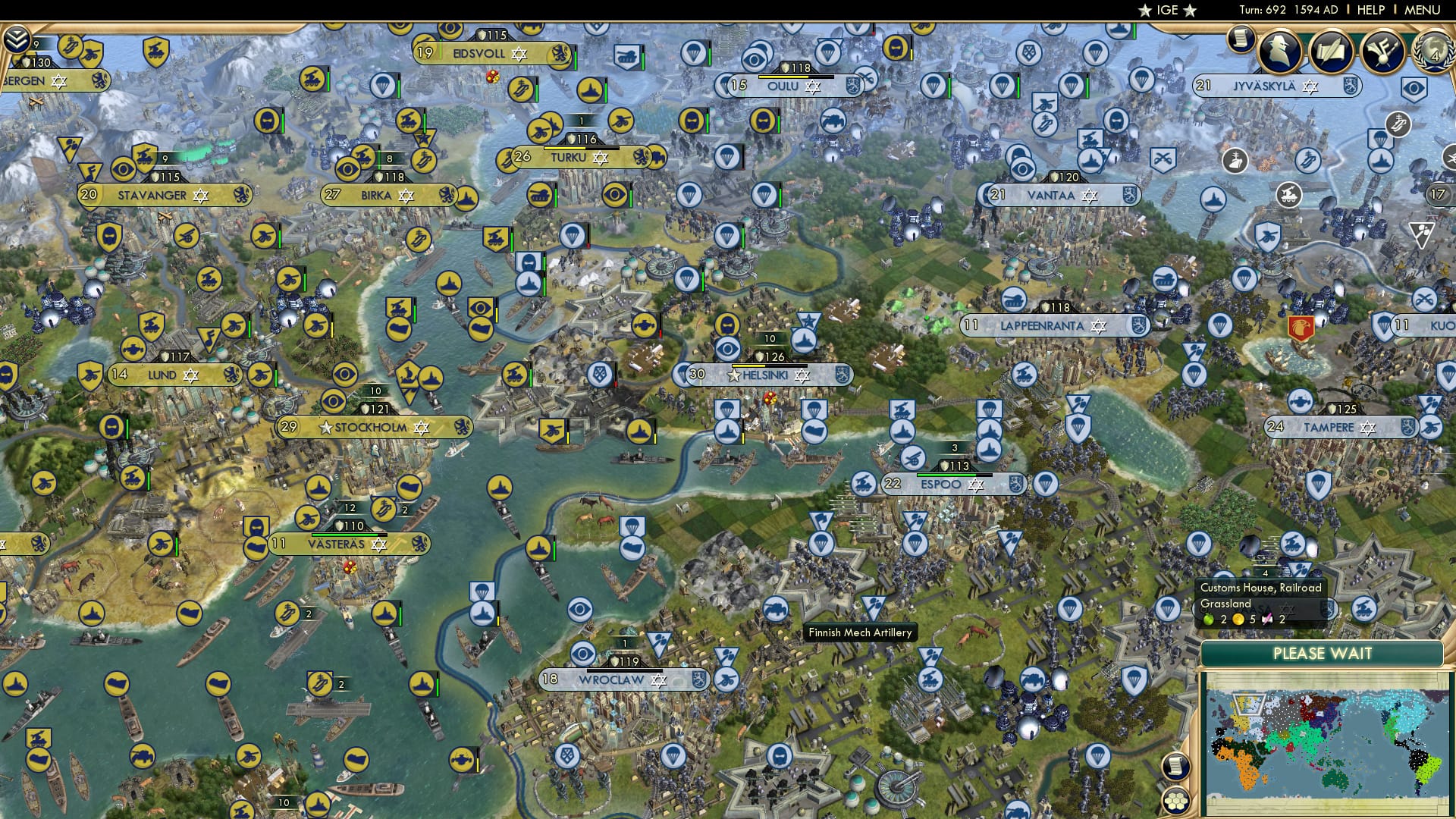Open the Culture overview icon

click(x=1384, y=50)
